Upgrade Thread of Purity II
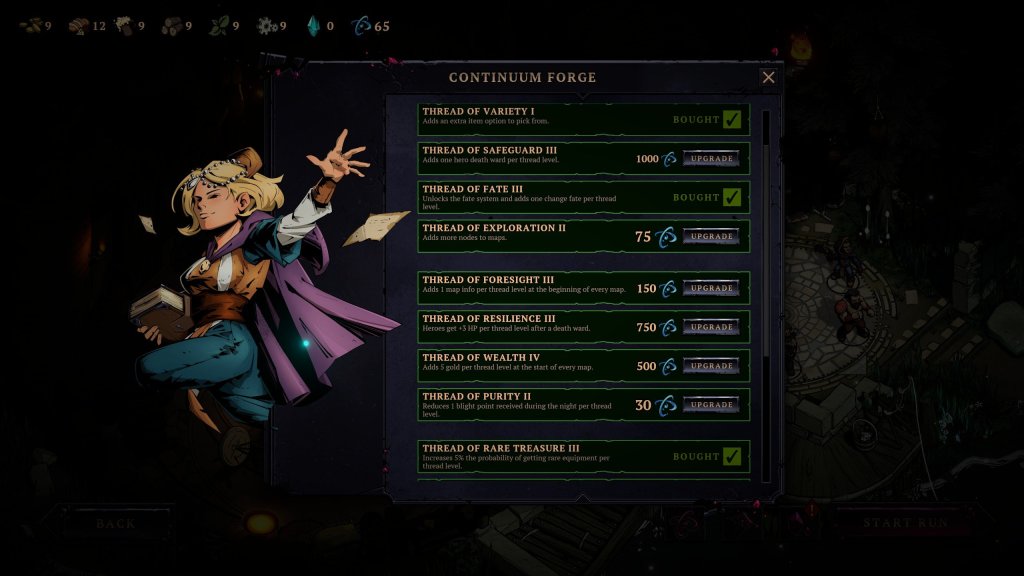The image size is (1024, 576). coord(711,405)
